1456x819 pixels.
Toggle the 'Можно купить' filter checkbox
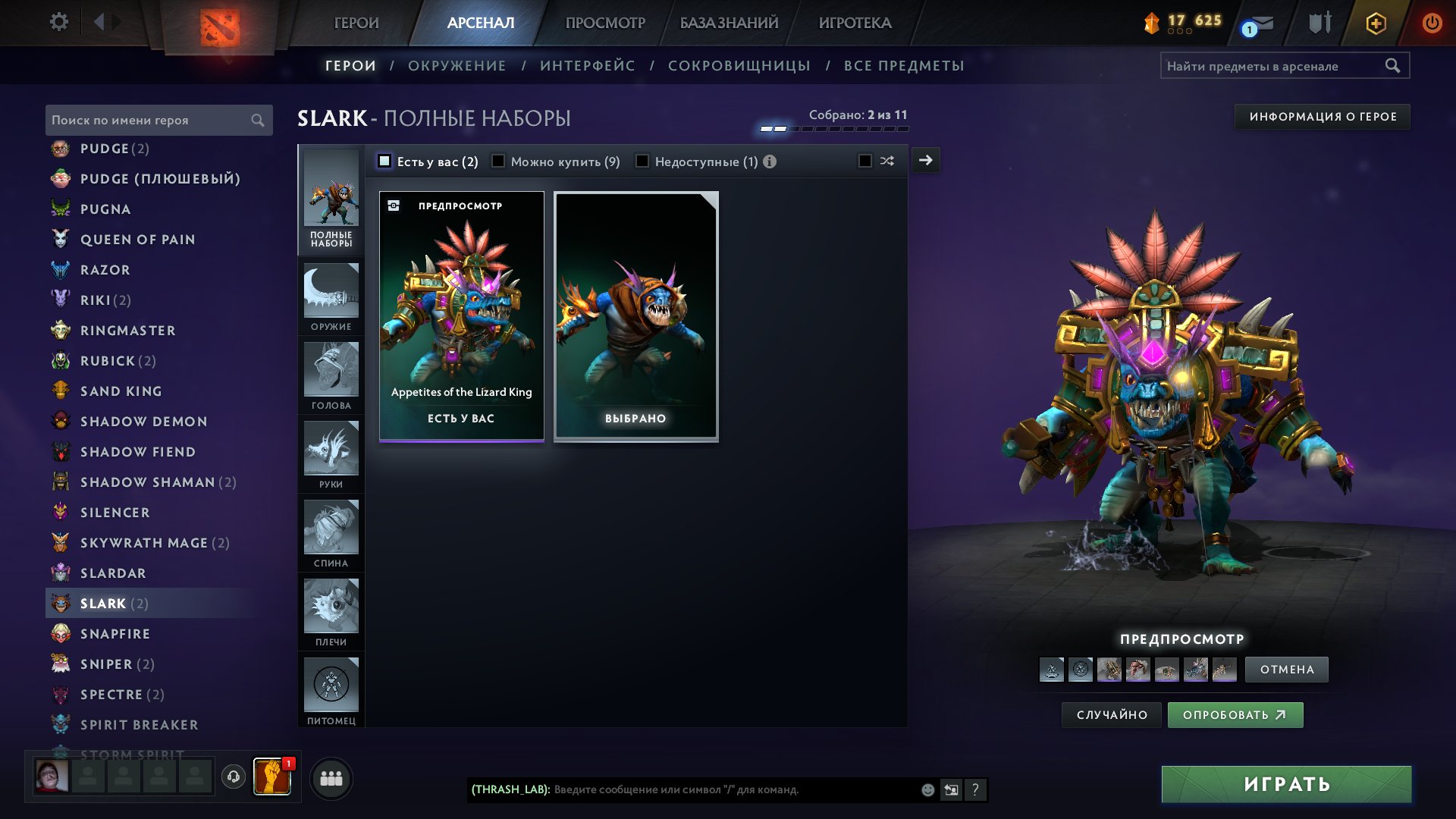(x=498, y=162)
